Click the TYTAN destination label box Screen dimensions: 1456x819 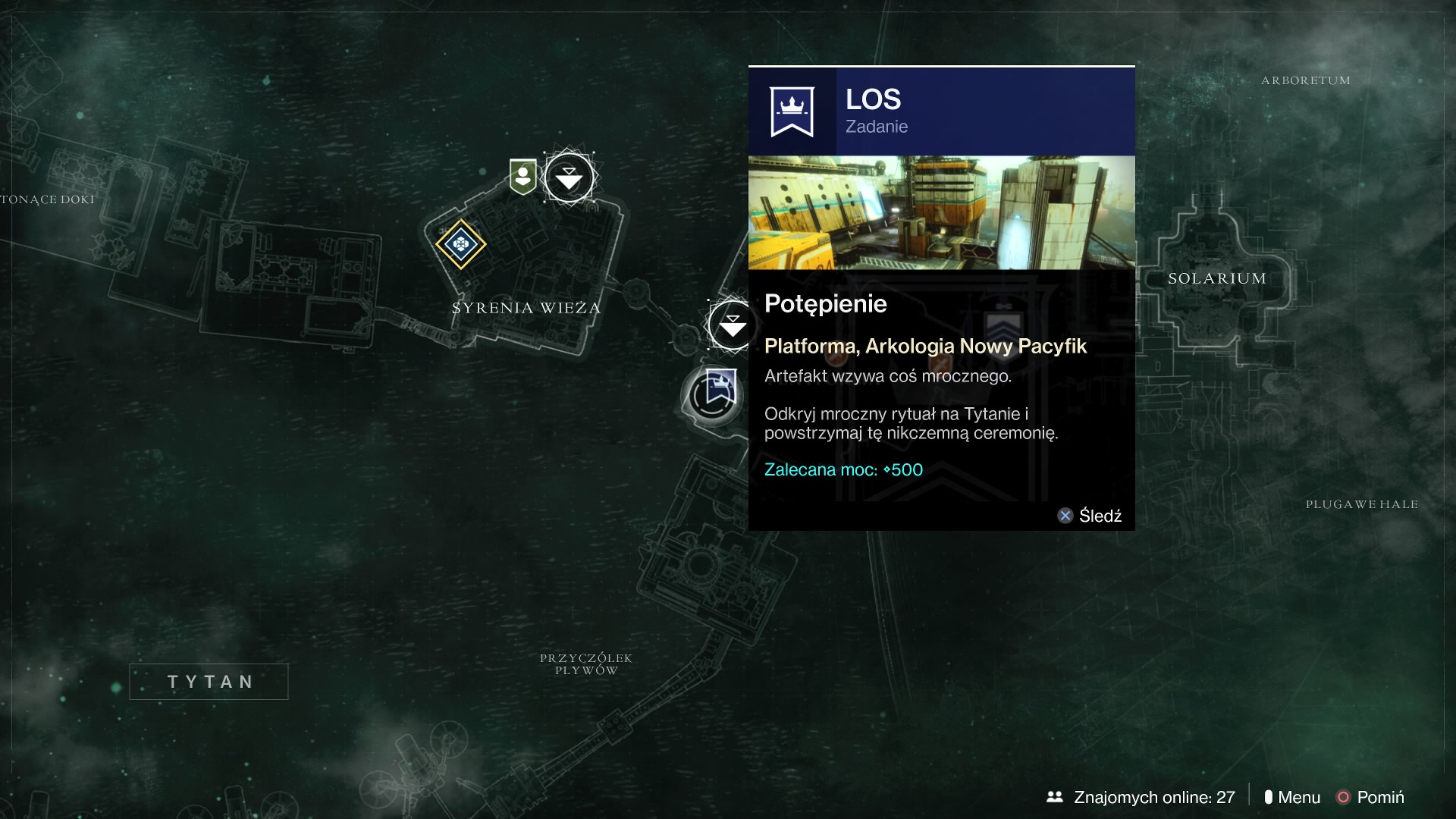coord(209,682)
